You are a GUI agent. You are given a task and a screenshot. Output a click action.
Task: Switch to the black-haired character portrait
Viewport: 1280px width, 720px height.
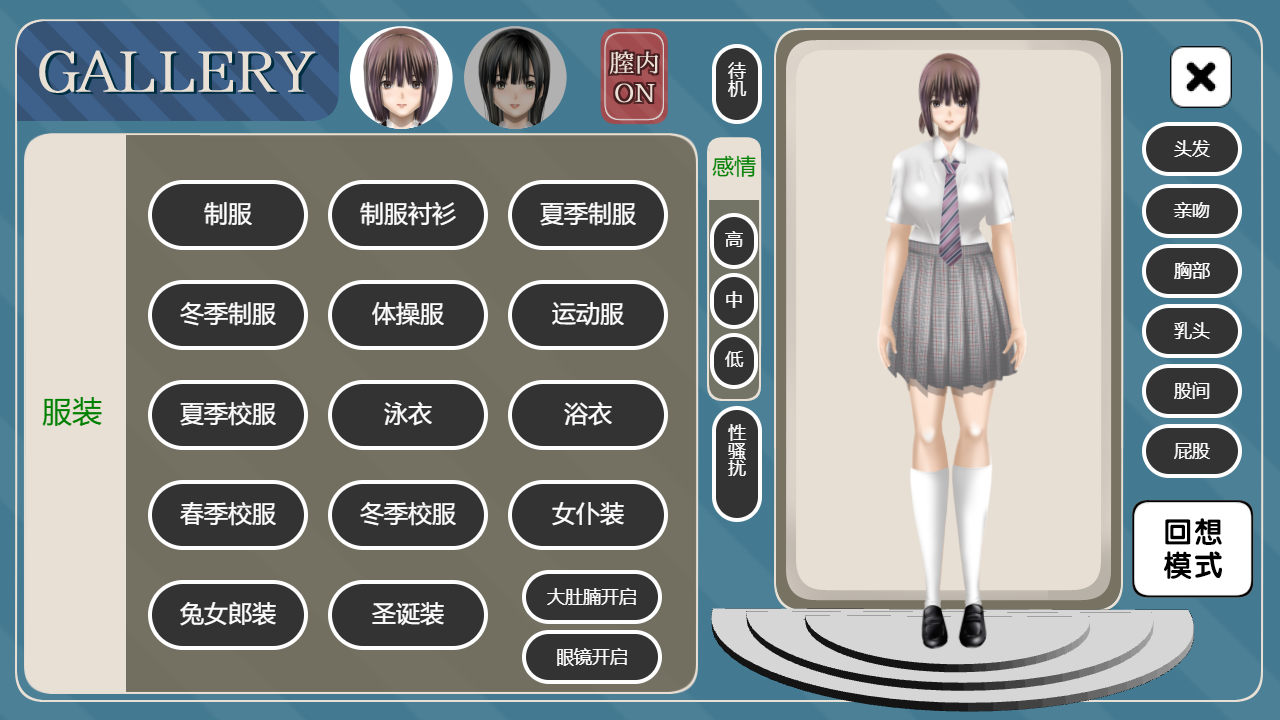click(515, 77)
